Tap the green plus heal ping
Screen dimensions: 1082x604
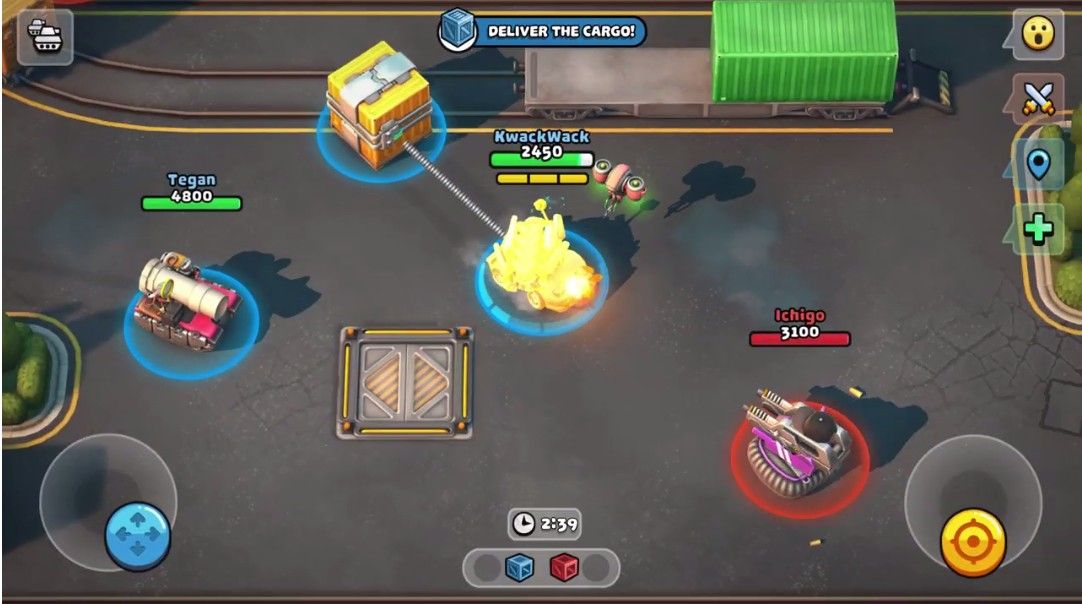click(1038, 229)
